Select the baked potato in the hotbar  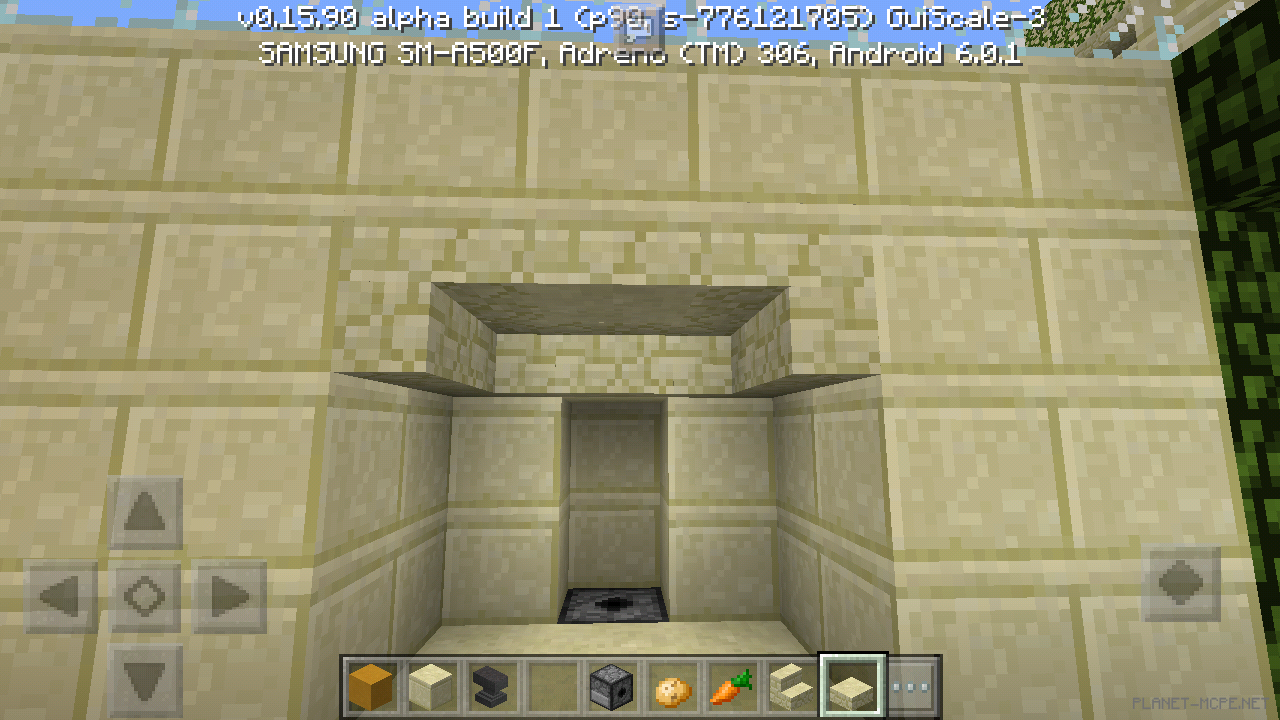click(x=670, y=686)
